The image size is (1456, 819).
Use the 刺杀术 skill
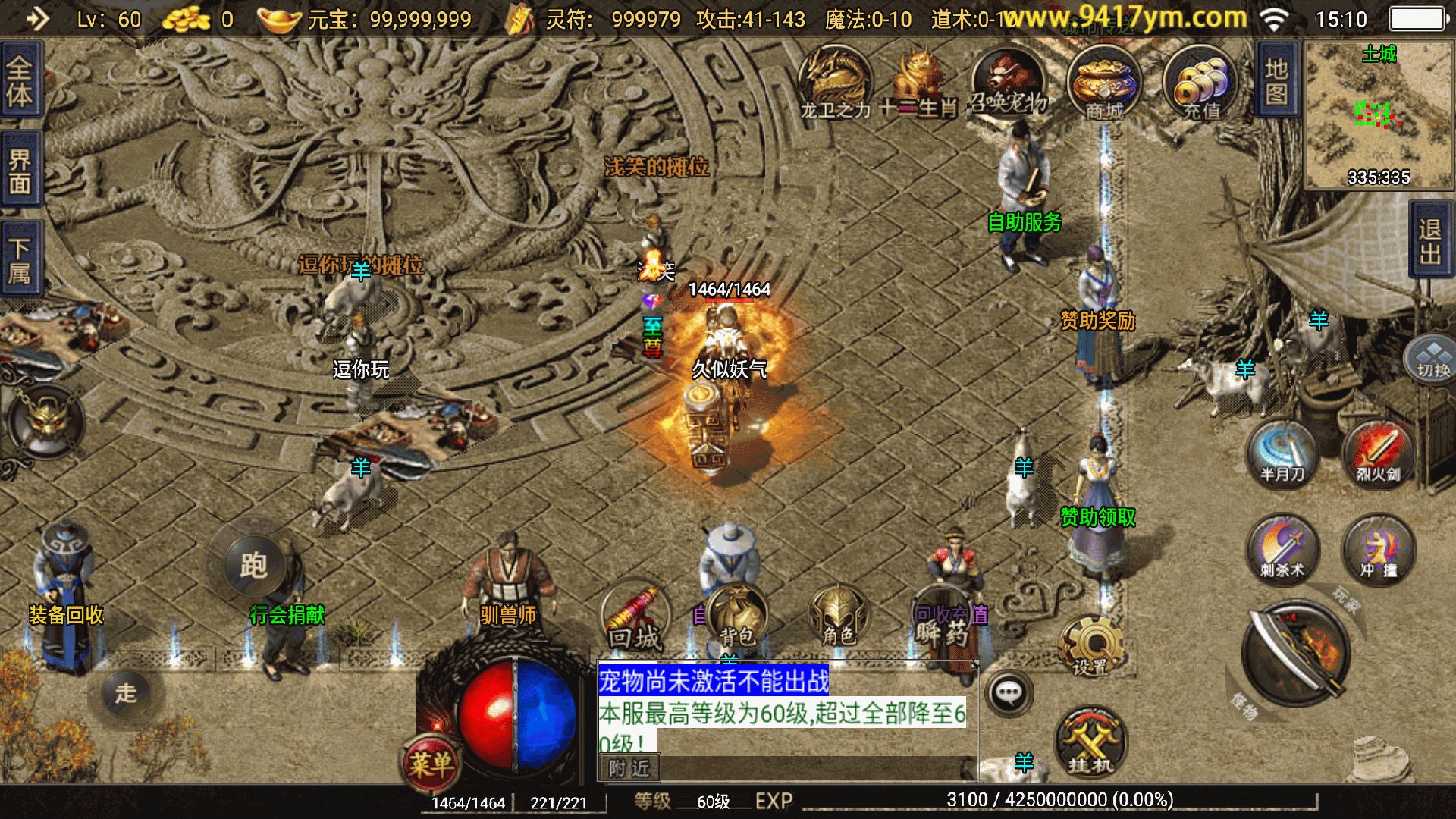click(1282, 550)
